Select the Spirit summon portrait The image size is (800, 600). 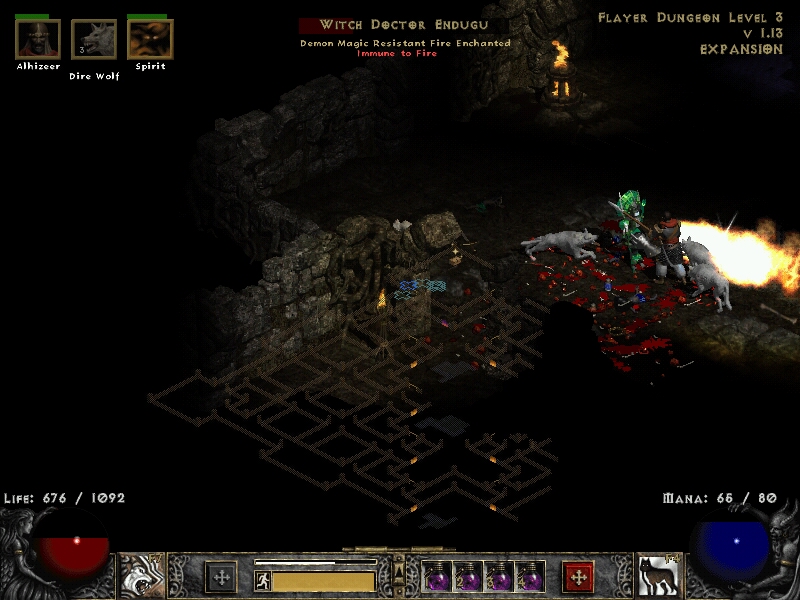coord(150,39)
